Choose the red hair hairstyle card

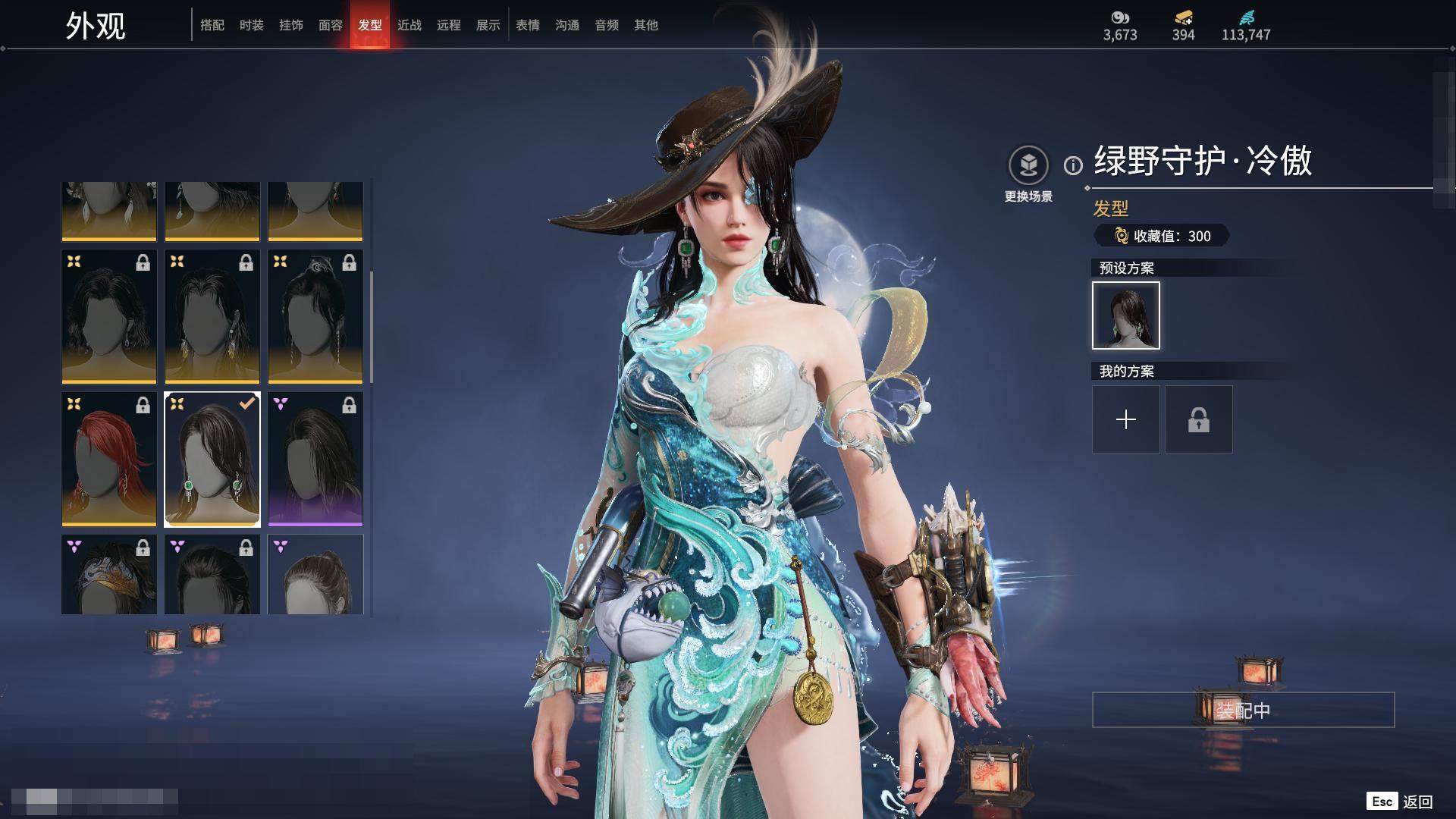(109, 459)
